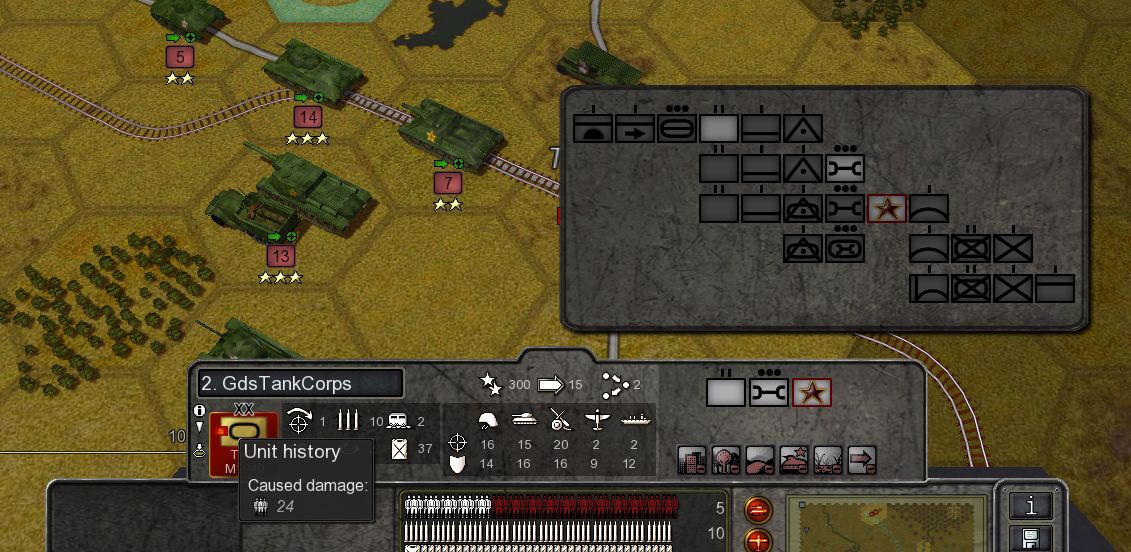Click the 2. GdsTankCorps unit name field
Viewport: 1131px width, 552px height.
point(300,384)
